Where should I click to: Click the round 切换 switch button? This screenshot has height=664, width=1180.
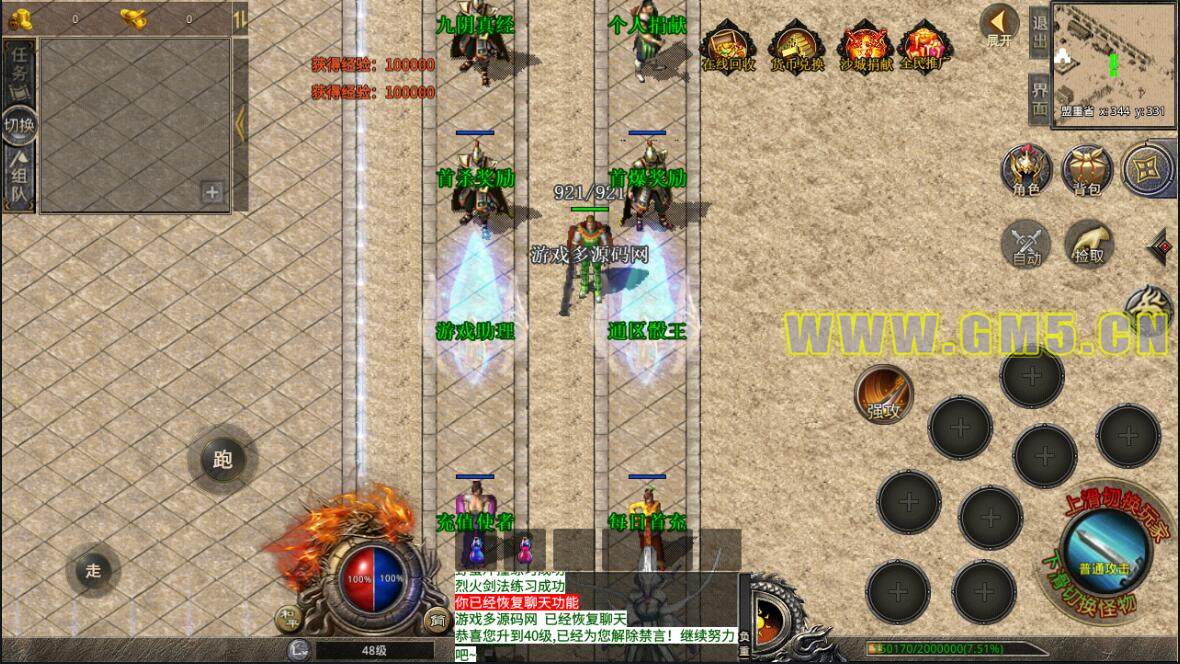point(19,124)
